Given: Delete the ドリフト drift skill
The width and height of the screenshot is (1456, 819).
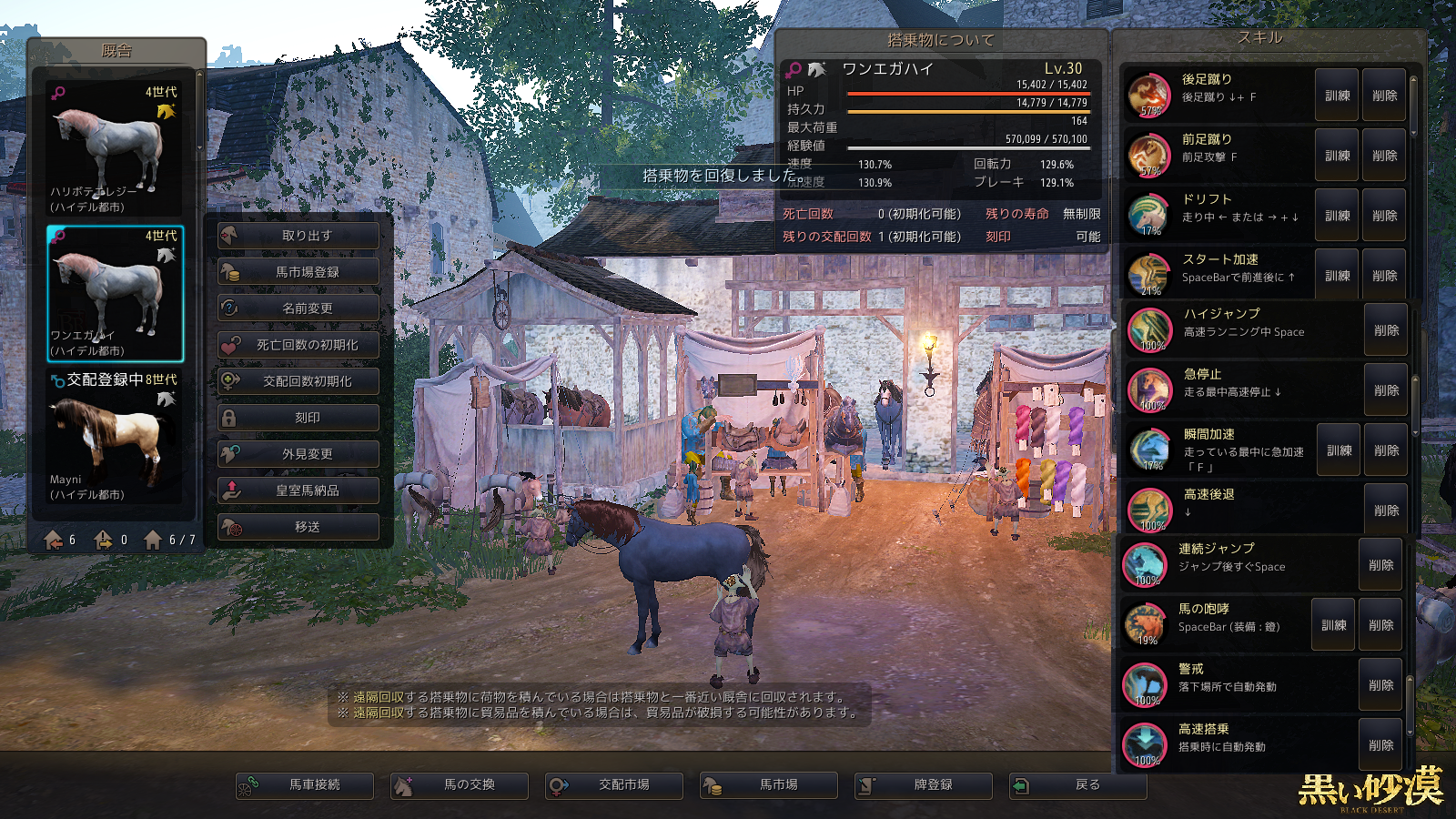Looking at the screenshot, I should tap(1384, 216).
